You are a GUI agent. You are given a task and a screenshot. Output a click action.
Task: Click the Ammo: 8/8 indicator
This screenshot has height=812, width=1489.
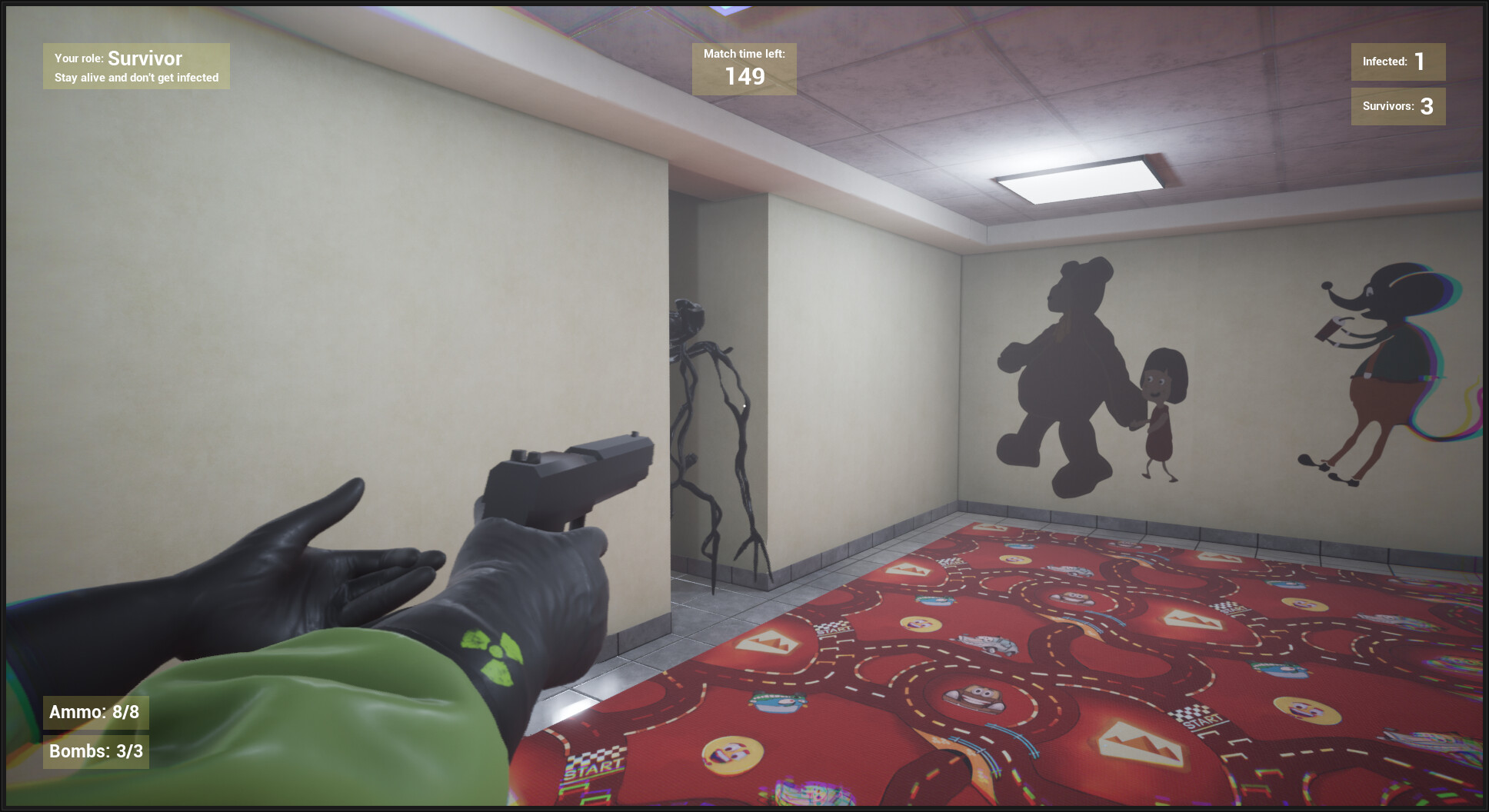point(95,712)
